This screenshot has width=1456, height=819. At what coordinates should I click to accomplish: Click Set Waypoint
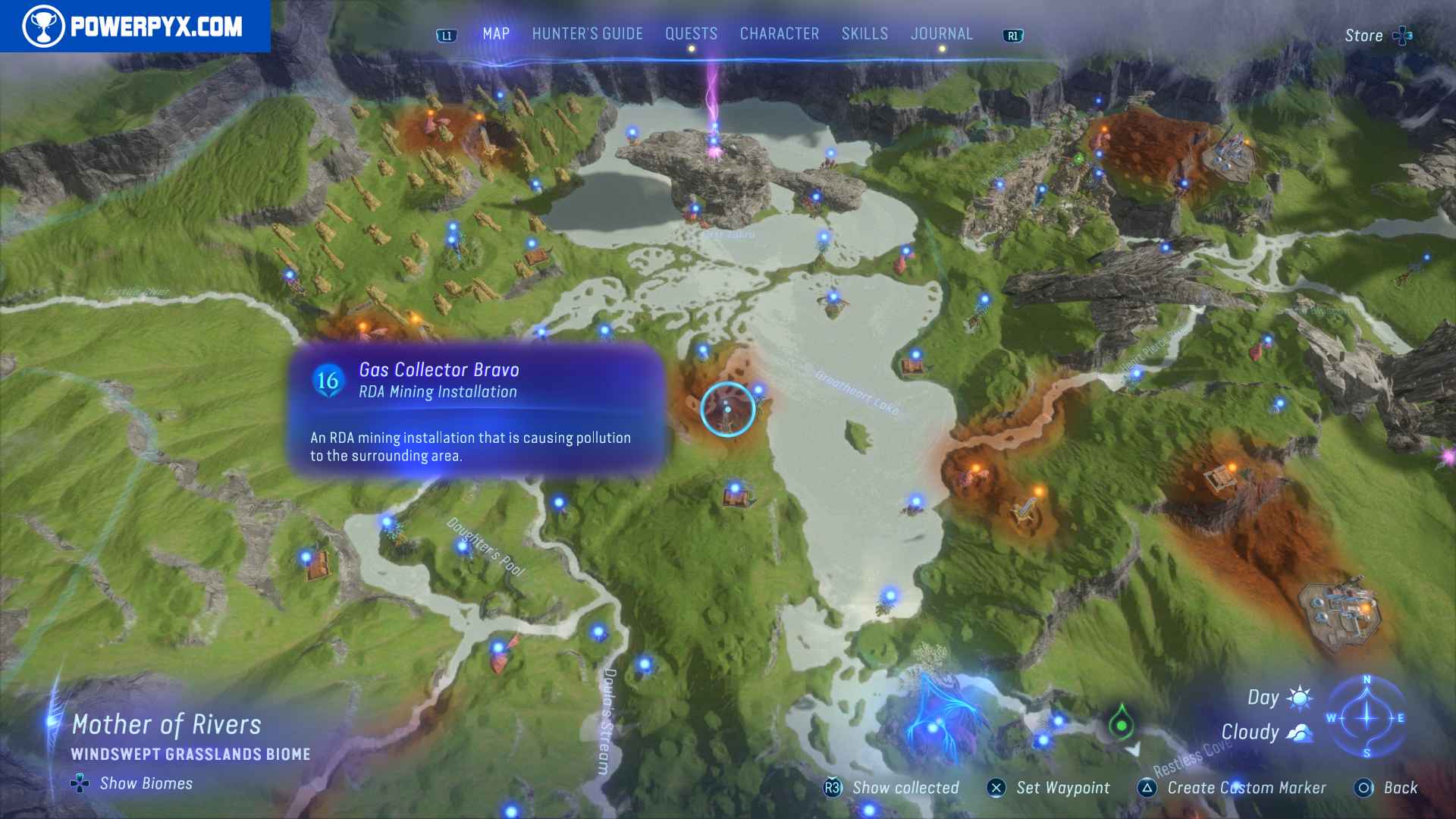coord(1061,789)
